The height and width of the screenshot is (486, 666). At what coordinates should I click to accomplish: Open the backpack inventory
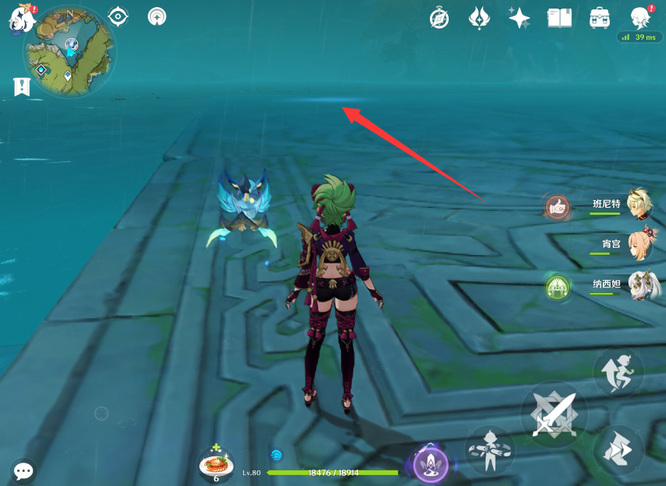[x=599, y=18]
